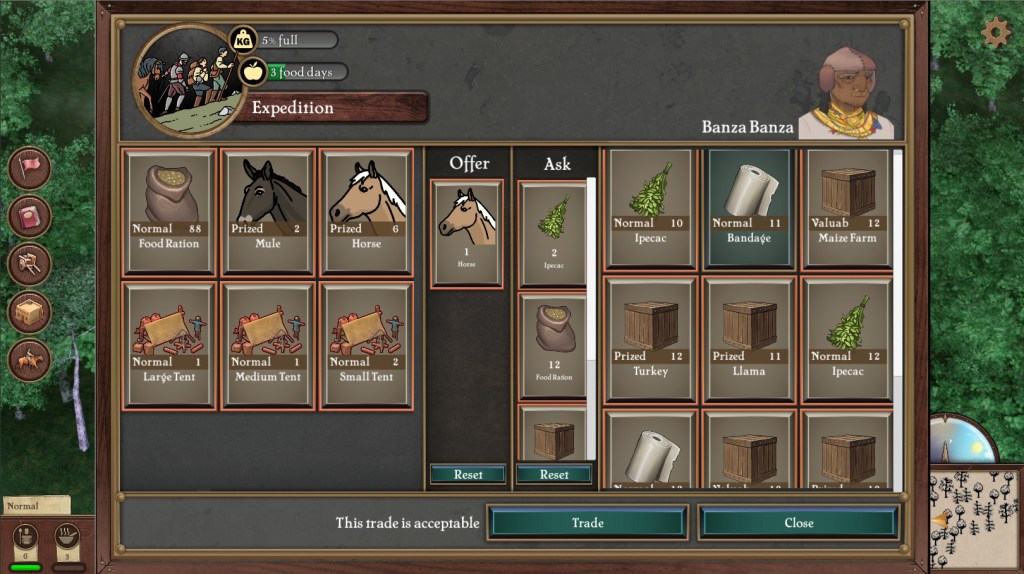The height and width of the screenshot is (574, 1024).
Task: Remove the Horse from the Offer column
Action: [468, 234]
